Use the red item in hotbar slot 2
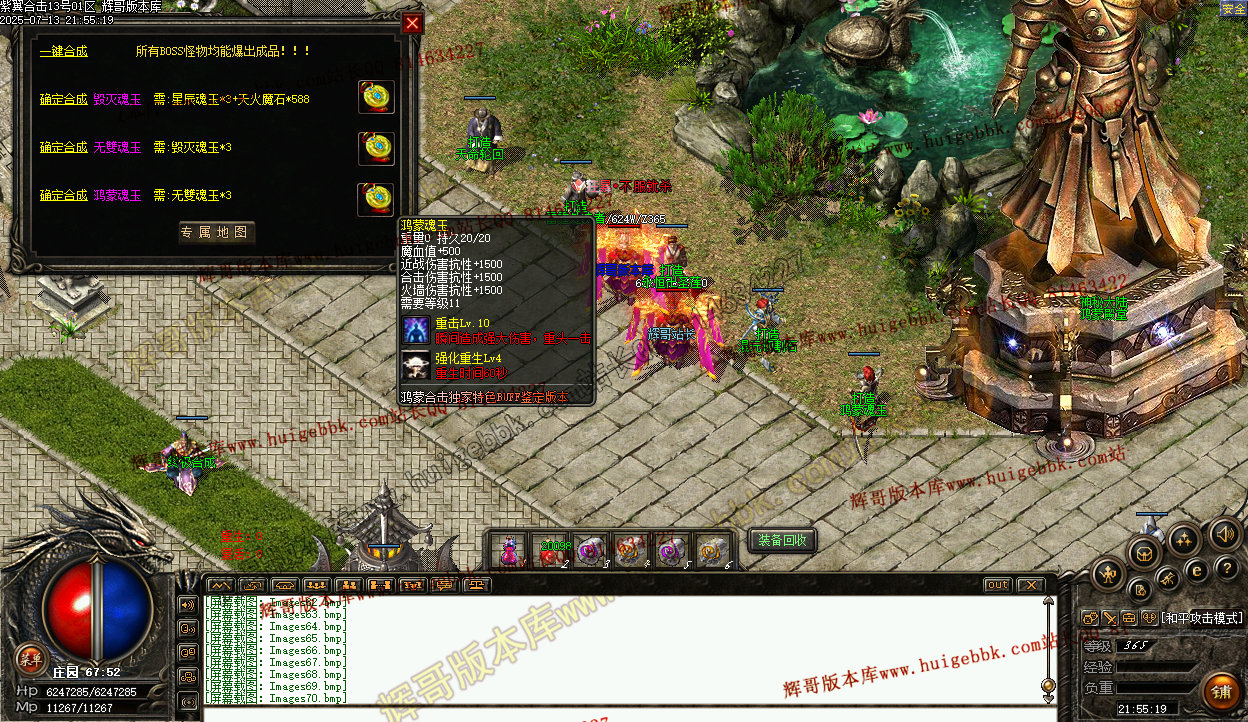Viewport: 1248px width, 722px height. 550,551
